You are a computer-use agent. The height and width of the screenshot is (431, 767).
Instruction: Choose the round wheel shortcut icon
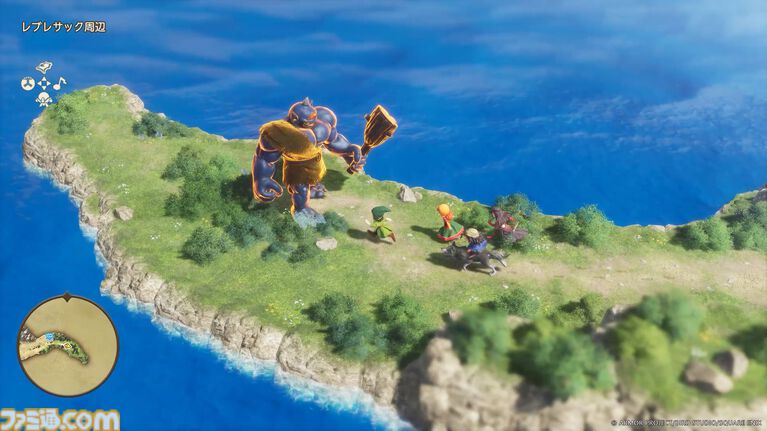27,84
